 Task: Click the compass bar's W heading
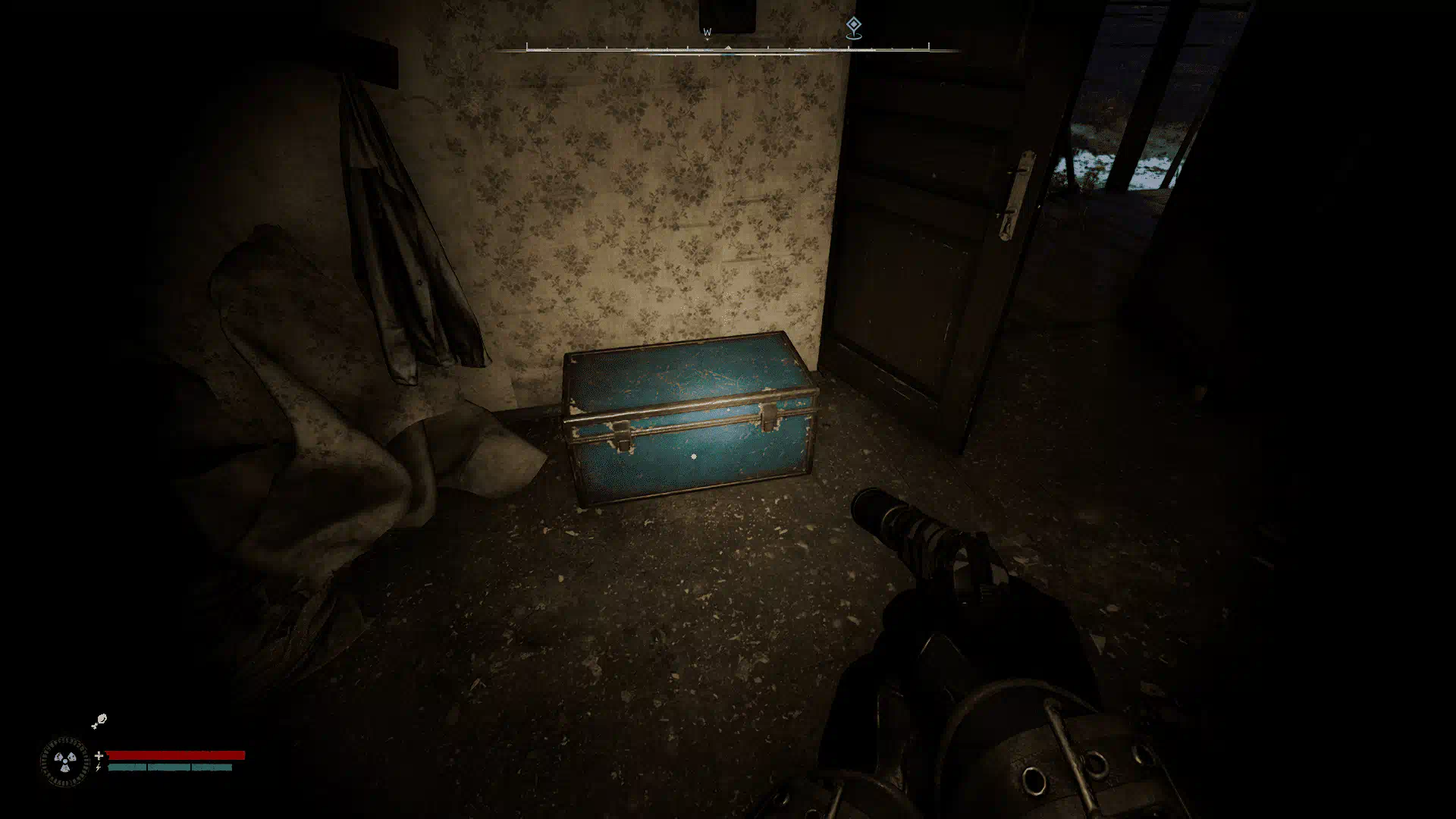click(x=707, y=33)
